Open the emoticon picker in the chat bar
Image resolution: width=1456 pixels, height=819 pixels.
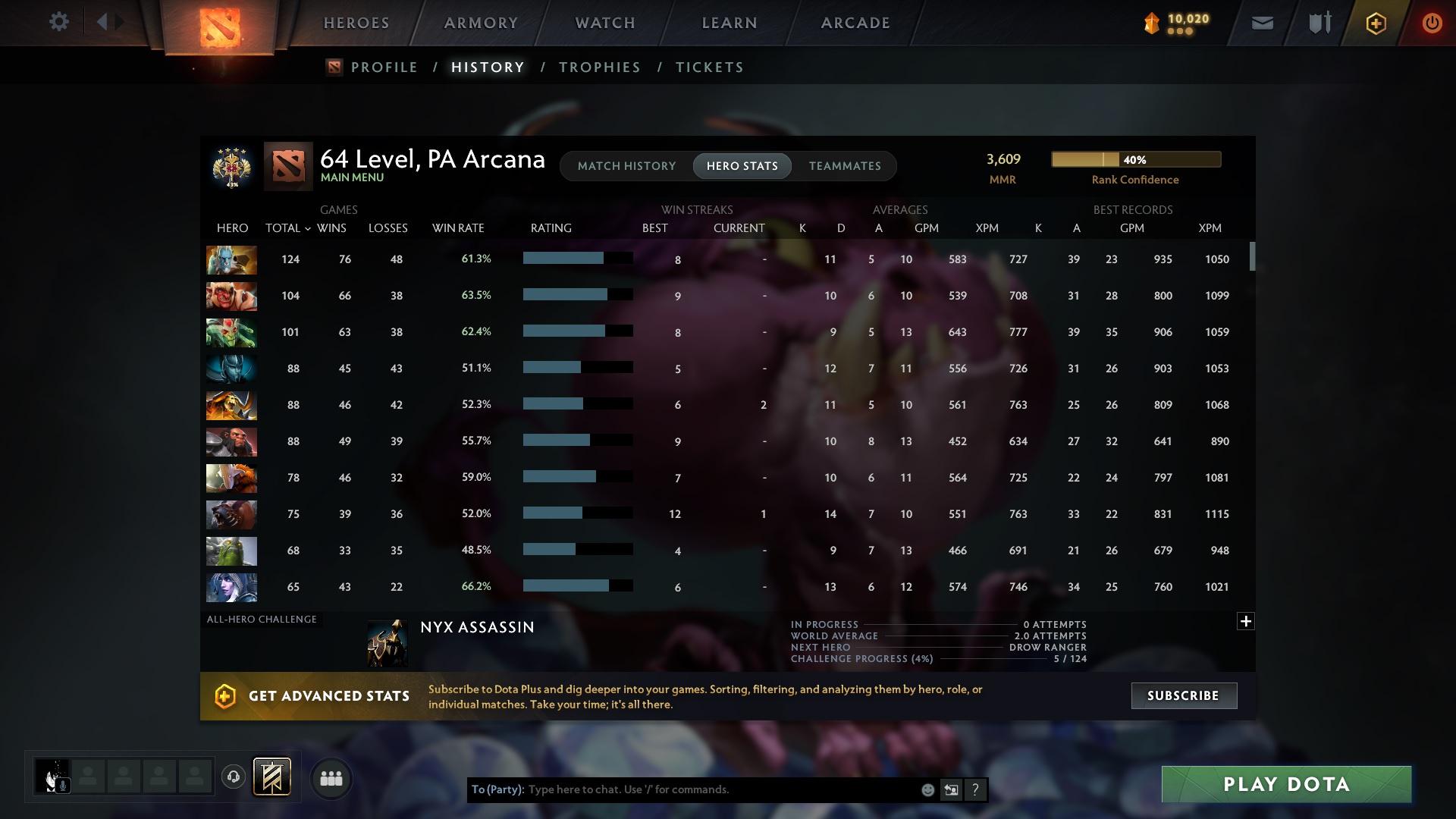(x=927, y=789)
